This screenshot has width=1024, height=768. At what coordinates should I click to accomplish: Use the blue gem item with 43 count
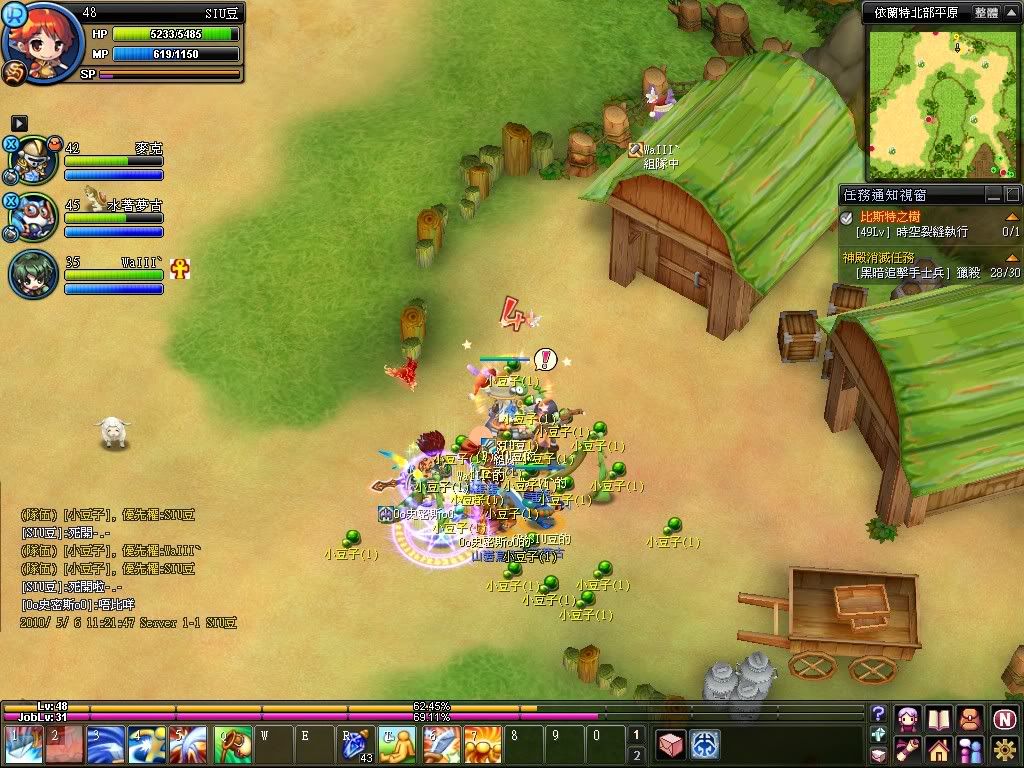(355, 746)
